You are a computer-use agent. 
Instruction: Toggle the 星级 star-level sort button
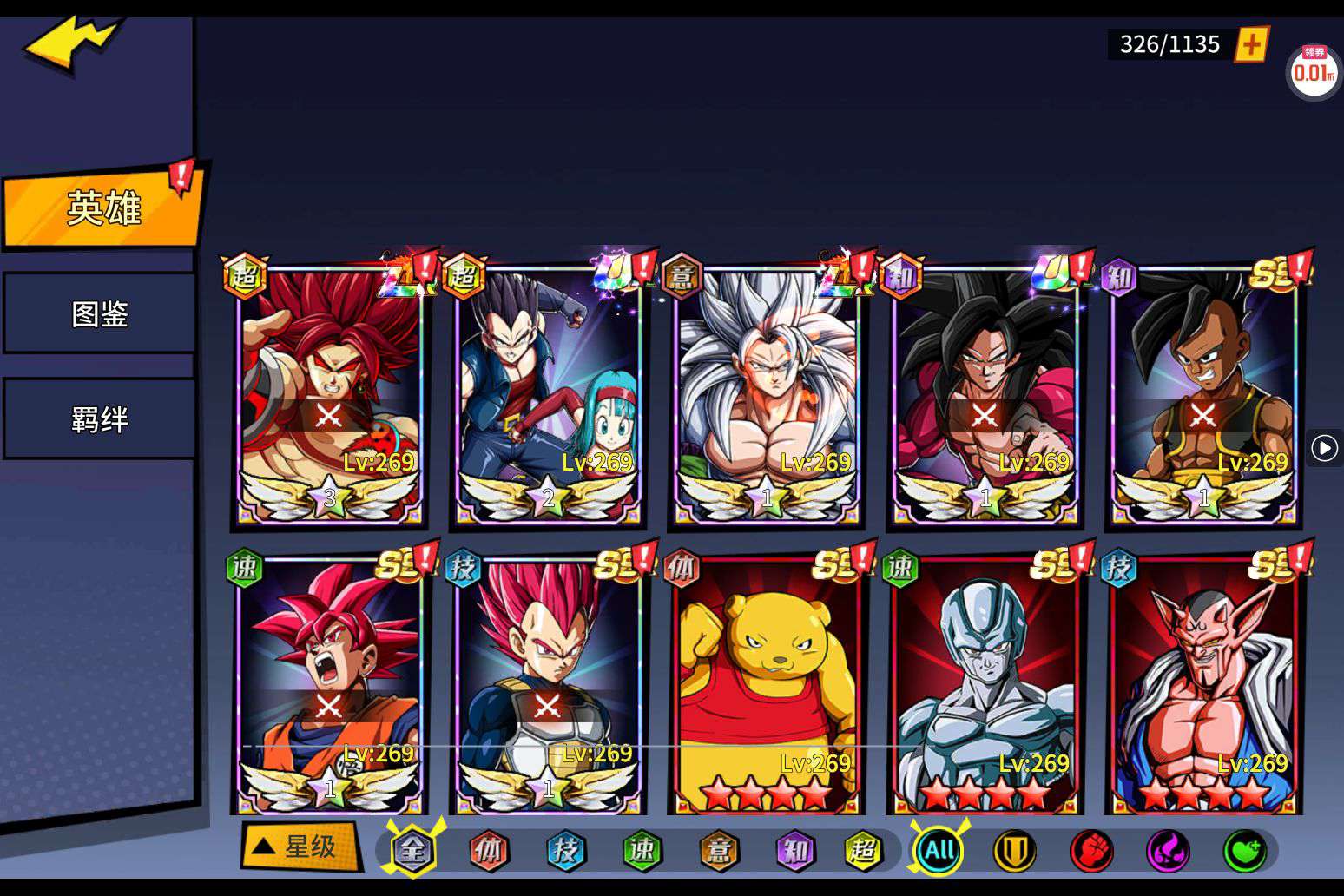(300, 847)
